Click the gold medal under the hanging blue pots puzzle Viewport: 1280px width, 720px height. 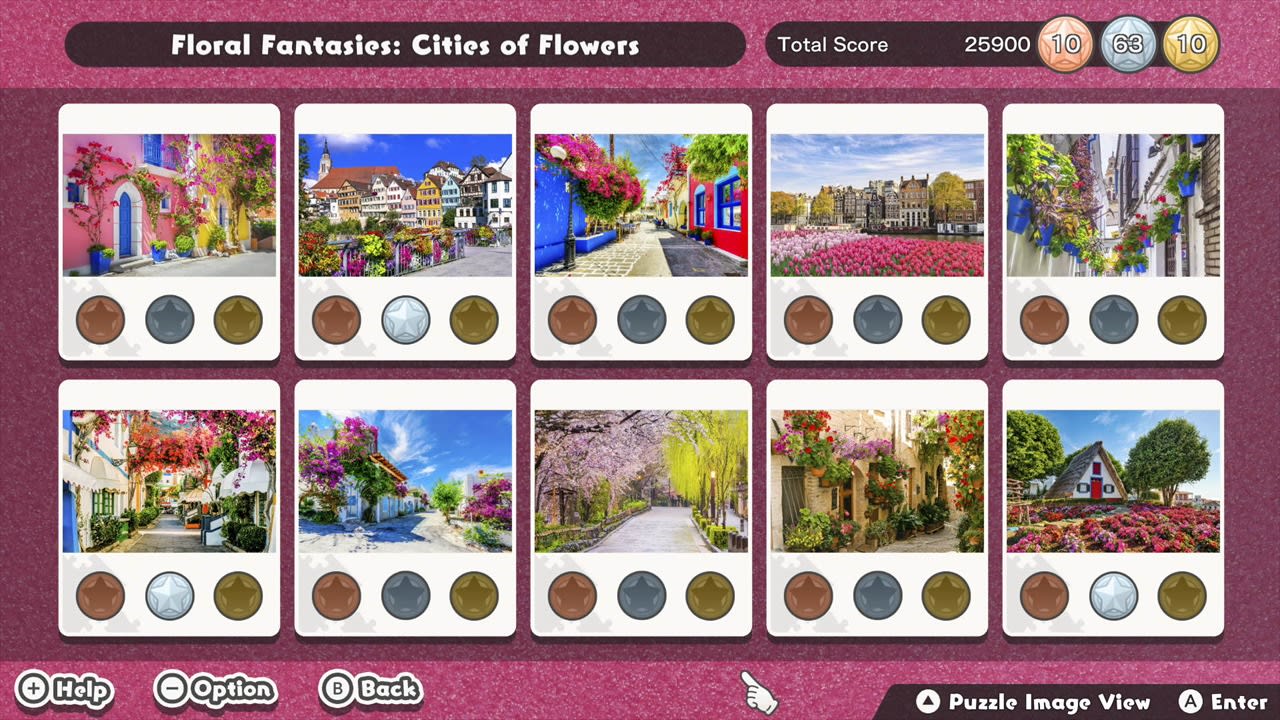click(x=1181, y=318)
